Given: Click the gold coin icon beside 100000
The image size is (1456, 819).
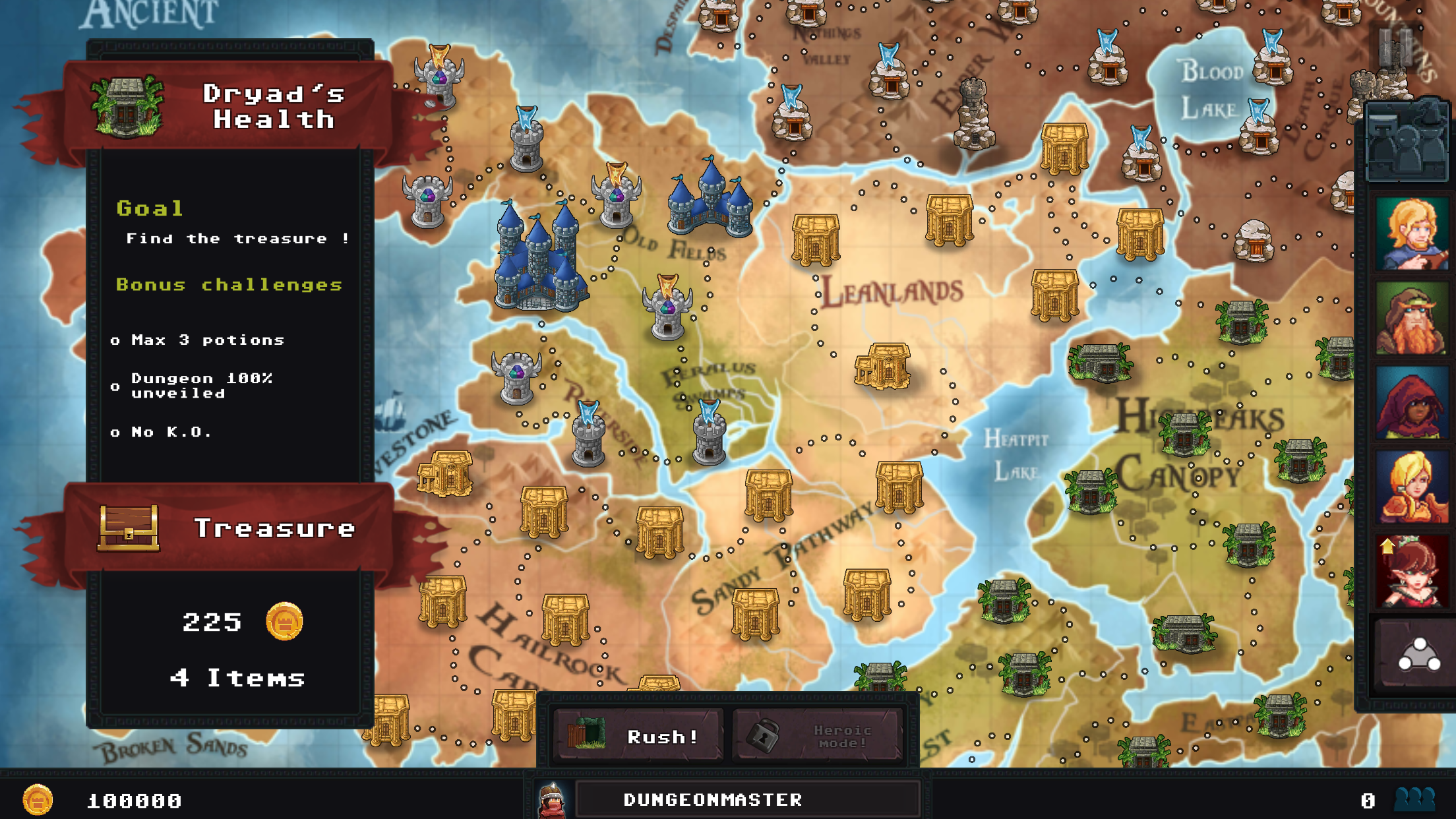Looking at the screenshot, I should pyautogui.click(x=38, y=800).
